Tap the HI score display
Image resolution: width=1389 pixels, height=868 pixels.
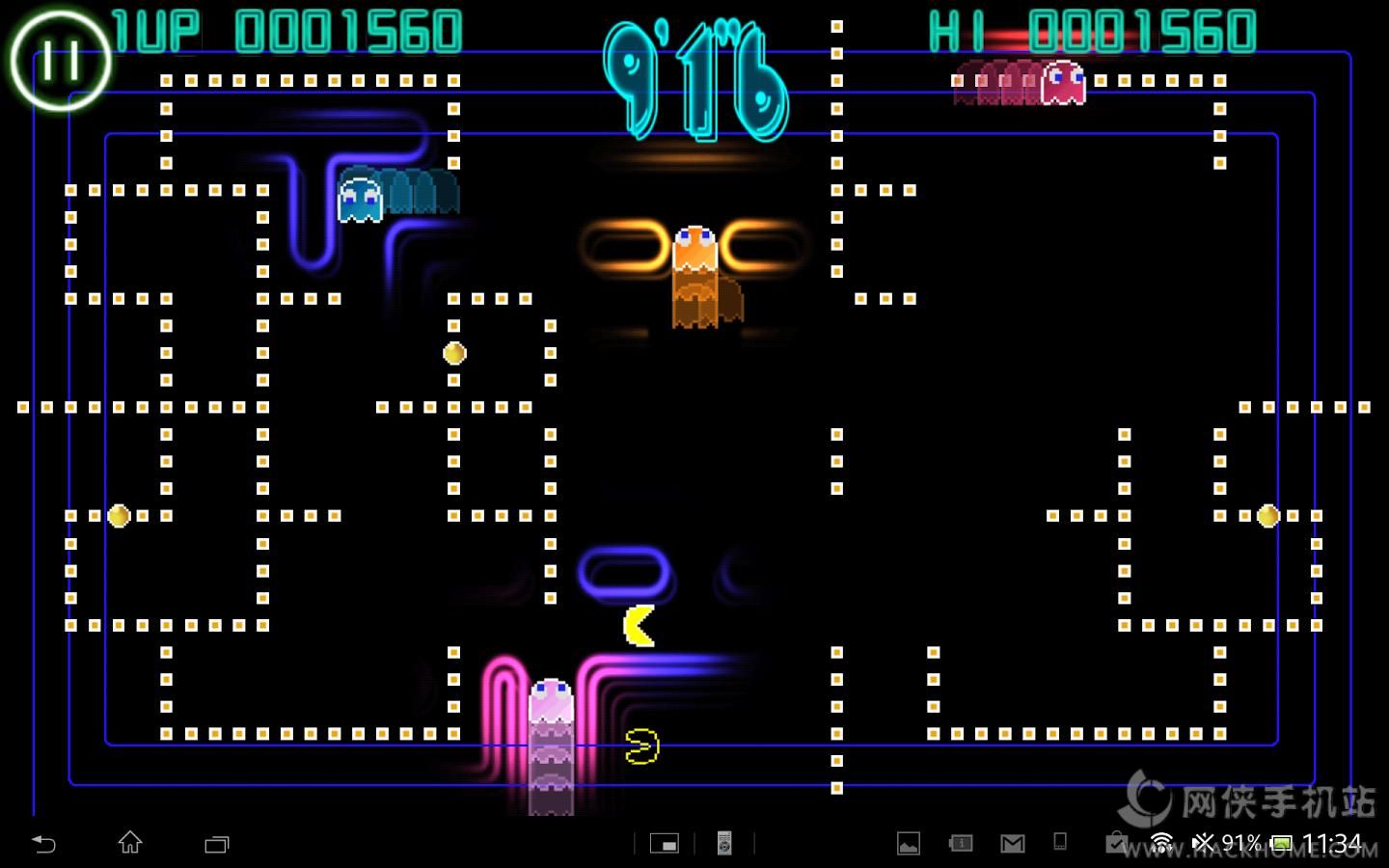tap(1095, 29)
